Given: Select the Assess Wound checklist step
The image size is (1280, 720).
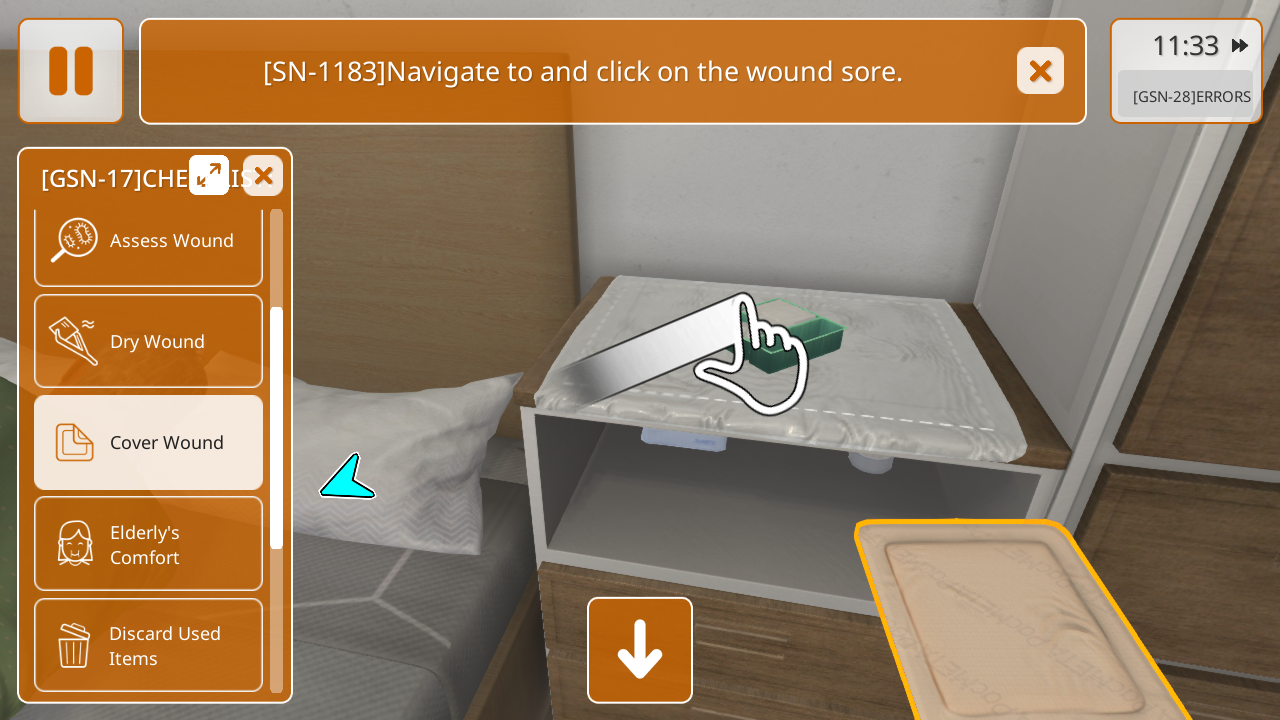Looking at the screenshot, I should pos(148,241).
